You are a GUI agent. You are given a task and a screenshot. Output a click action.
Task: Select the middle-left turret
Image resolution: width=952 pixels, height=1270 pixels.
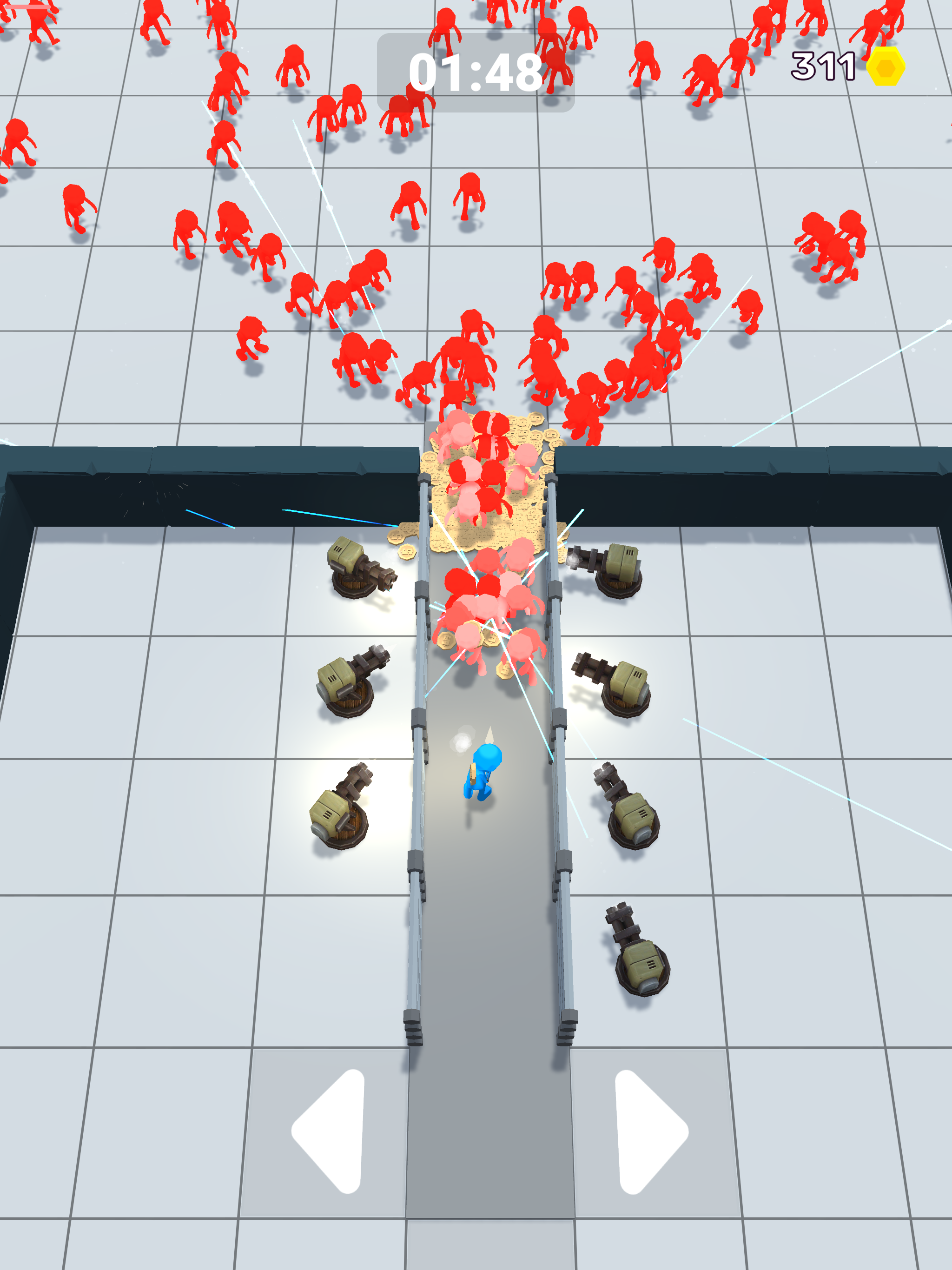344,686
